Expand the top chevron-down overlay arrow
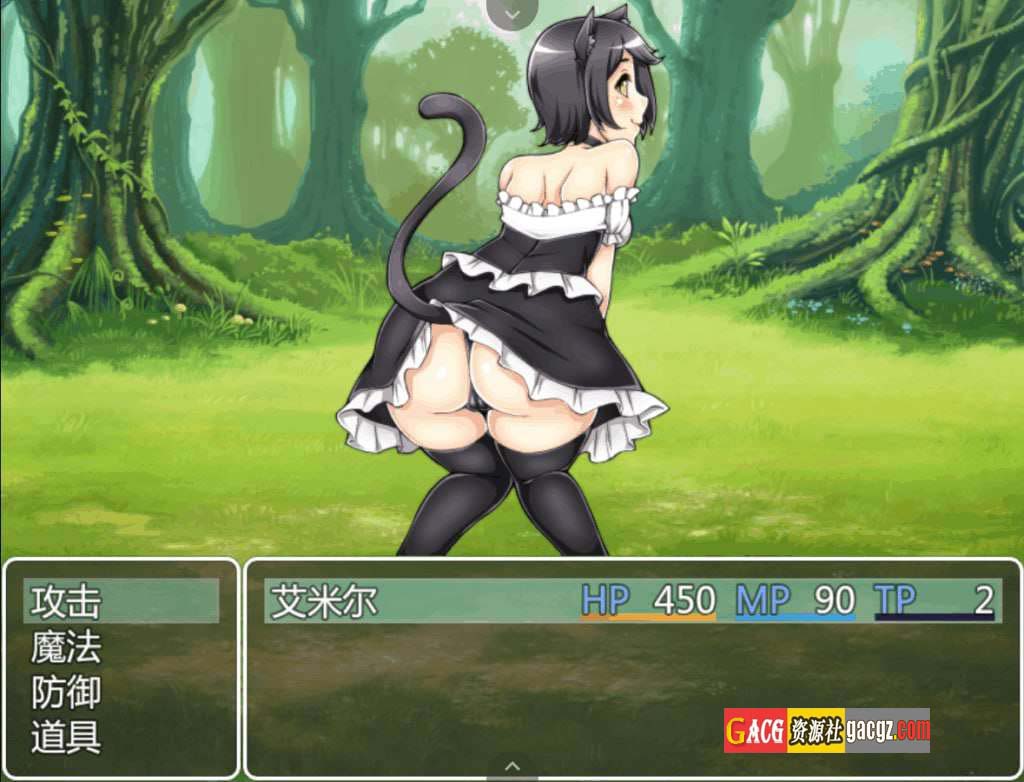 pyautogui.click(x=512, y=13)
